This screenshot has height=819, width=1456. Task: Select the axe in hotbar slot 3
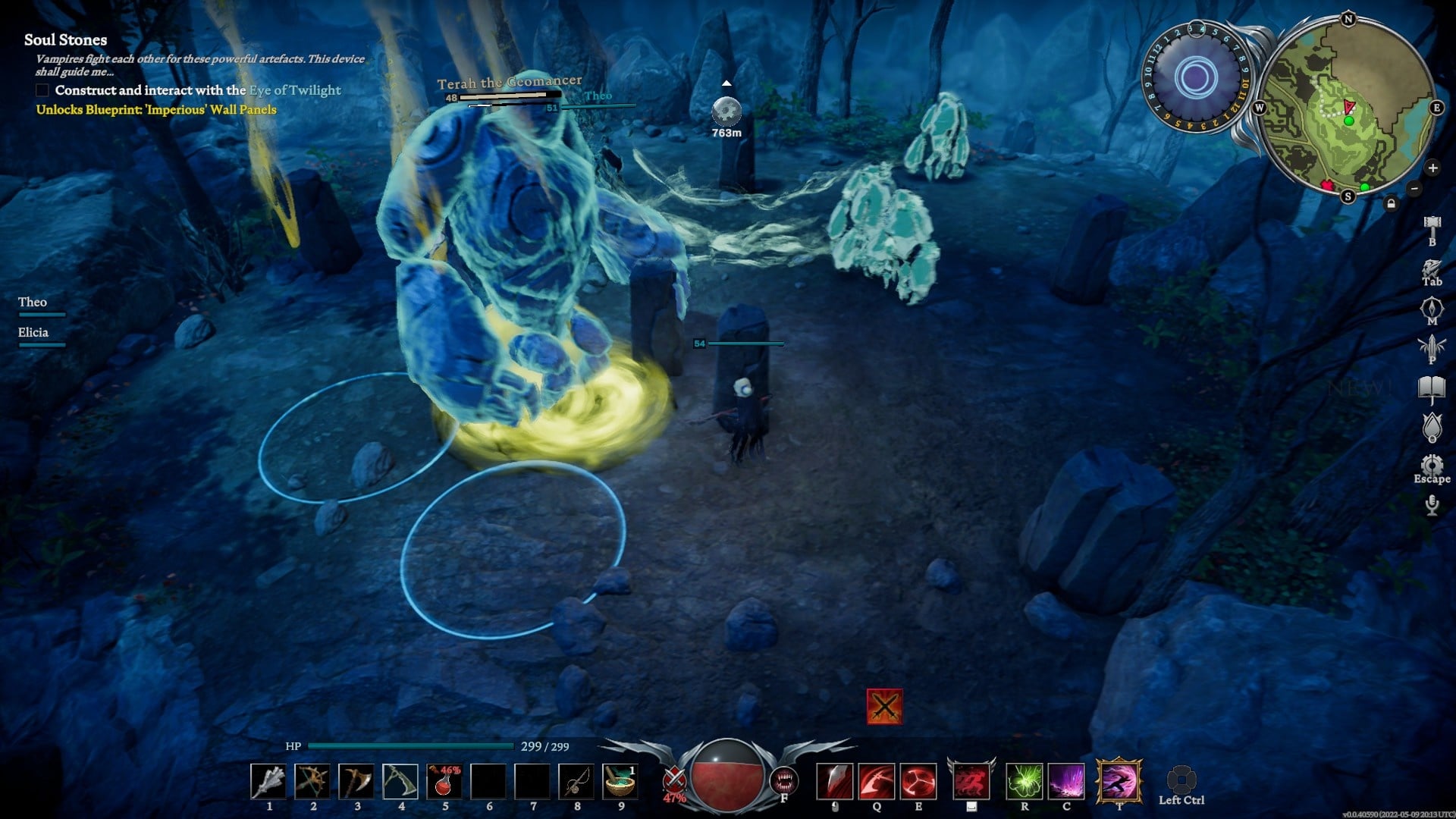coord(356,781)
